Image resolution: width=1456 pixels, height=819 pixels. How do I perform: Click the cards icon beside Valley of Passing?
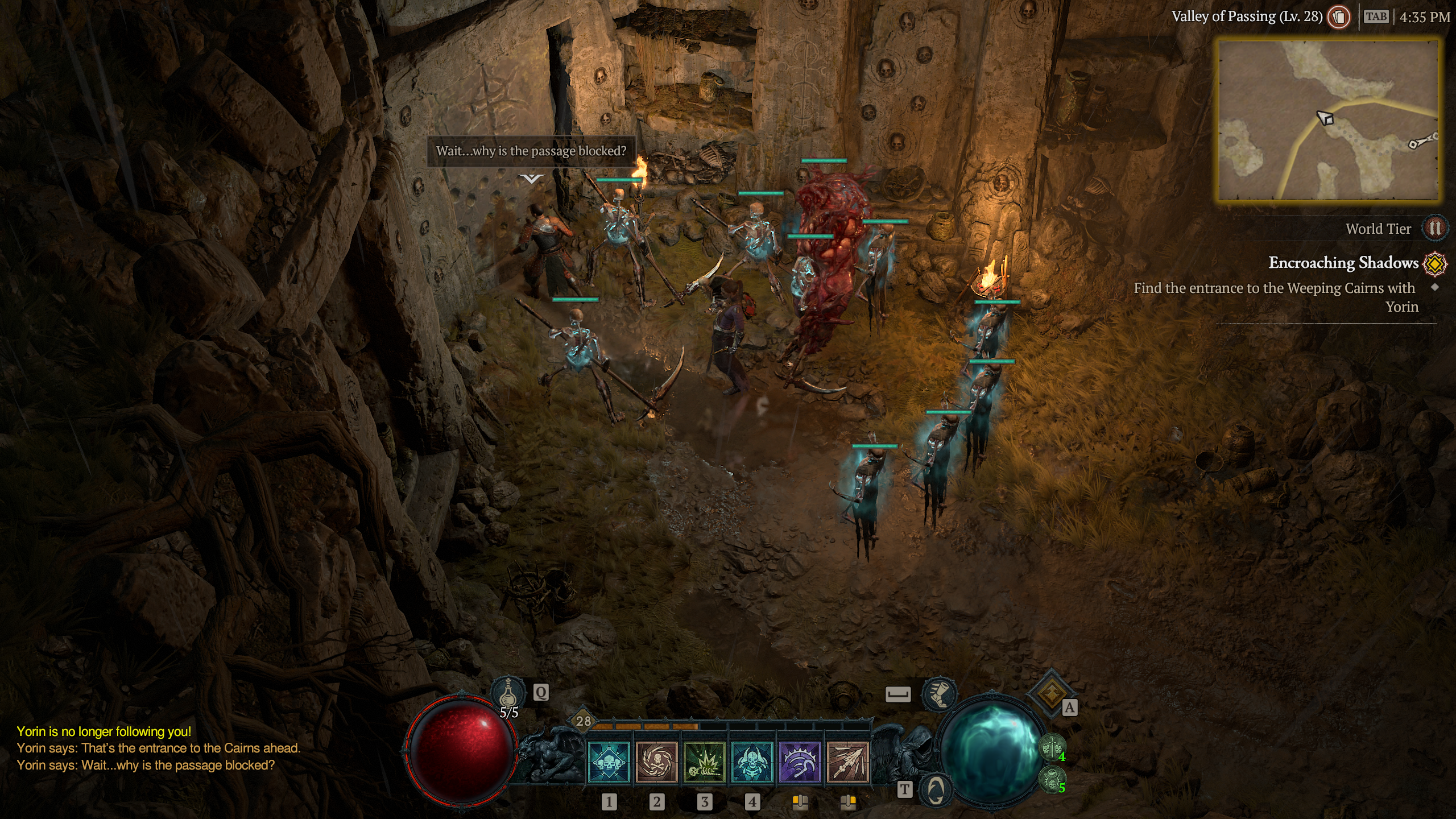(x=1339, y=17)
